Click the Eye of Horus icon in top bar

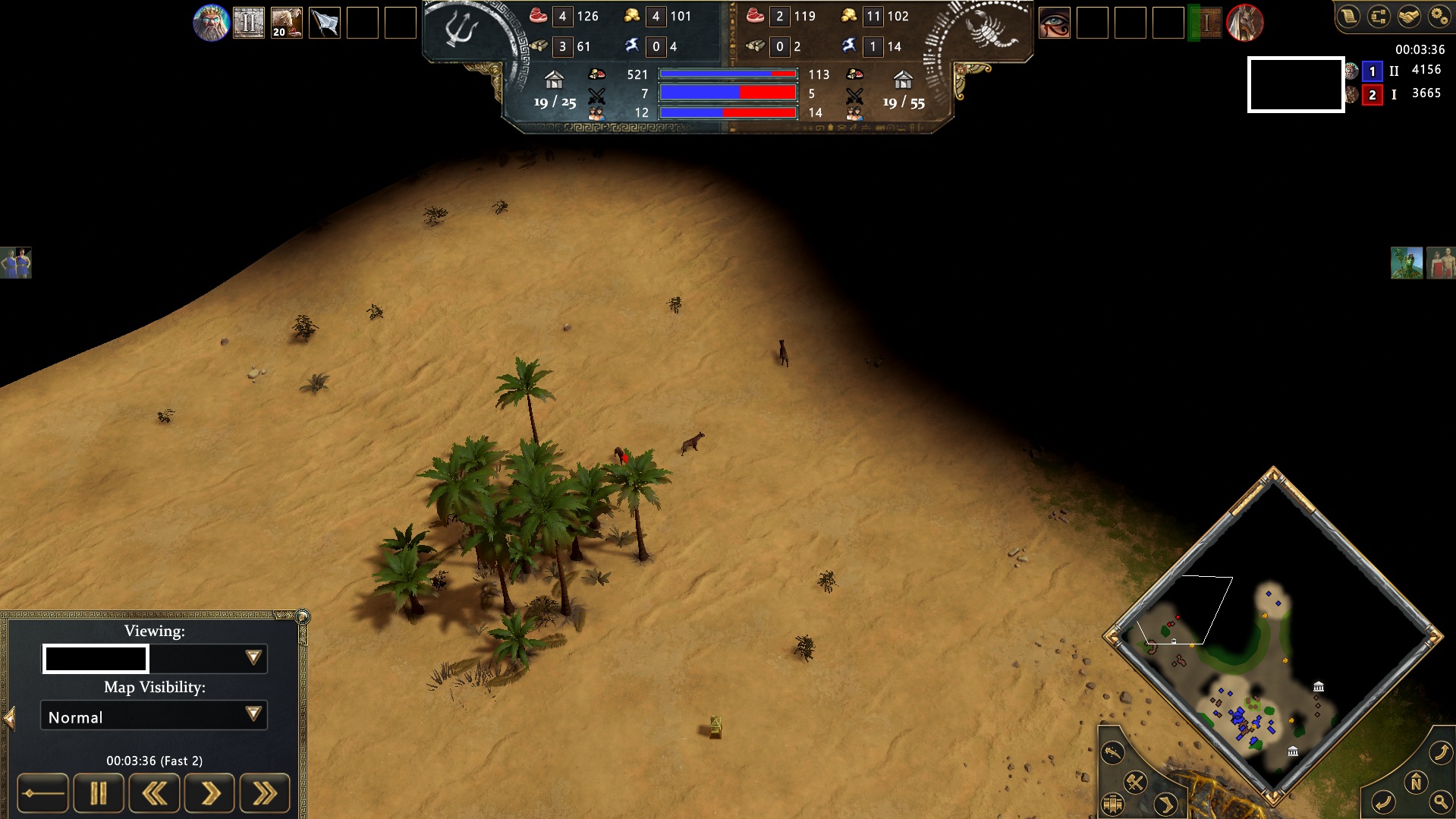tap(1055, 23)
